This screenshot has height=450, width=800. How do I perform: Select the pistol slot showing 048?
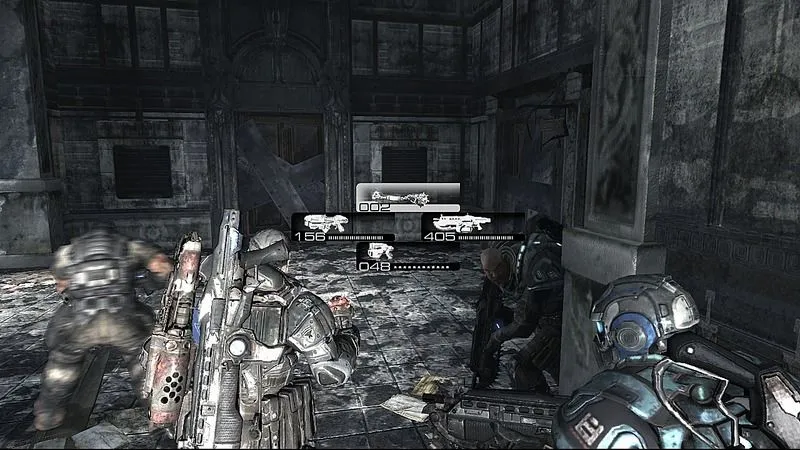click(x=408, y=256)
